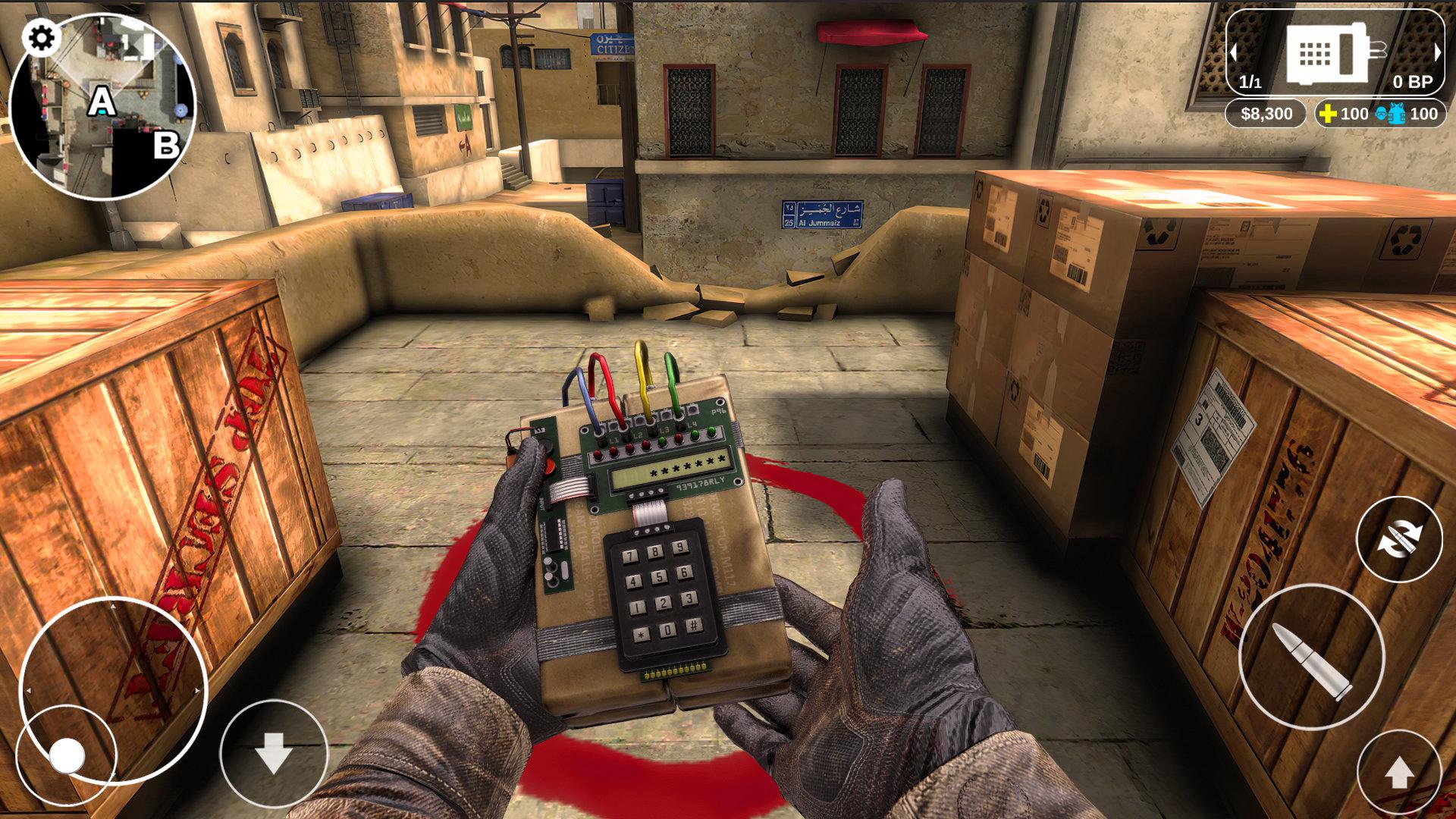Tap the yellow health plus icon showing 100
This screenshot has width=1456, height=819.
[x=1328, y=115]
